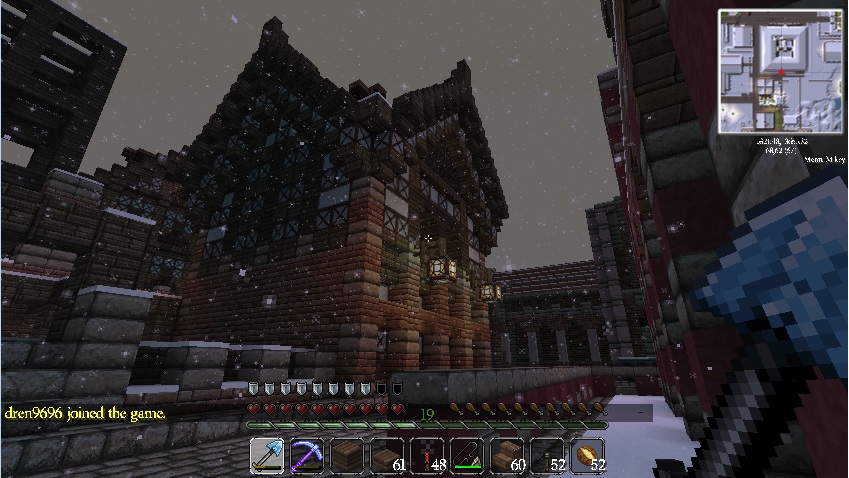
Task: Click the red player arrow on minimap
Action: (780, 72)
